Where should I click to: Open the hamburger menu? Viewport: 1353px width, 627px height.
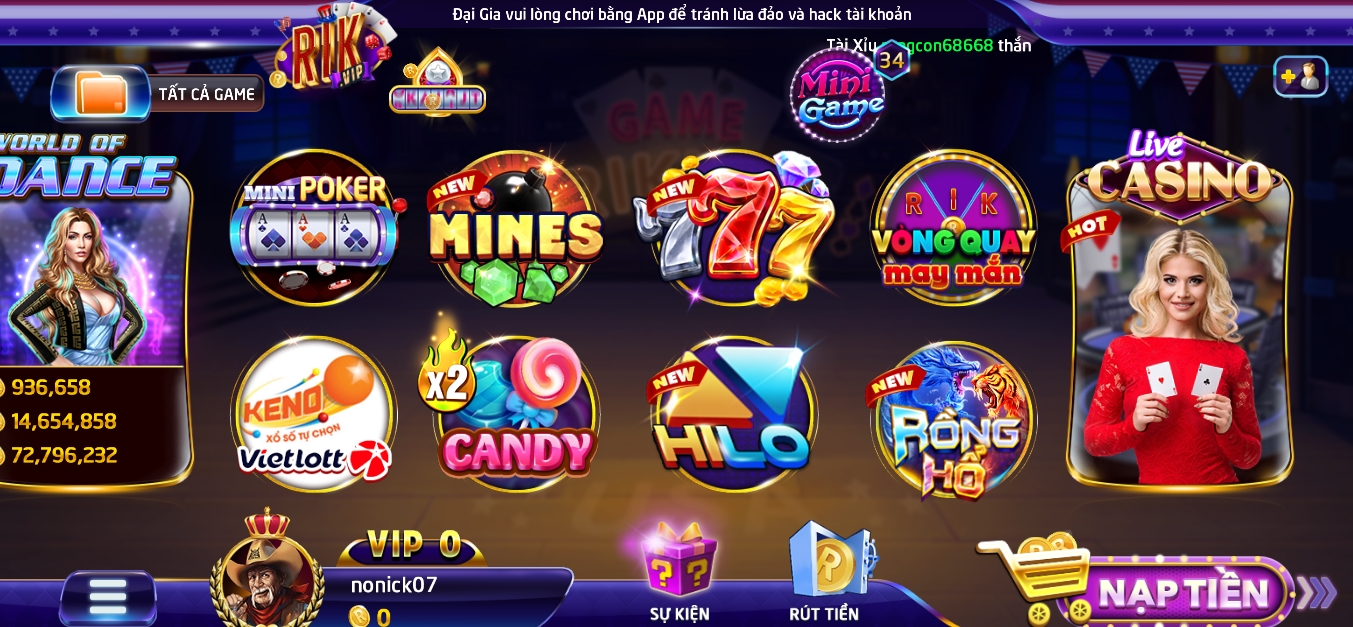(108, 597)
